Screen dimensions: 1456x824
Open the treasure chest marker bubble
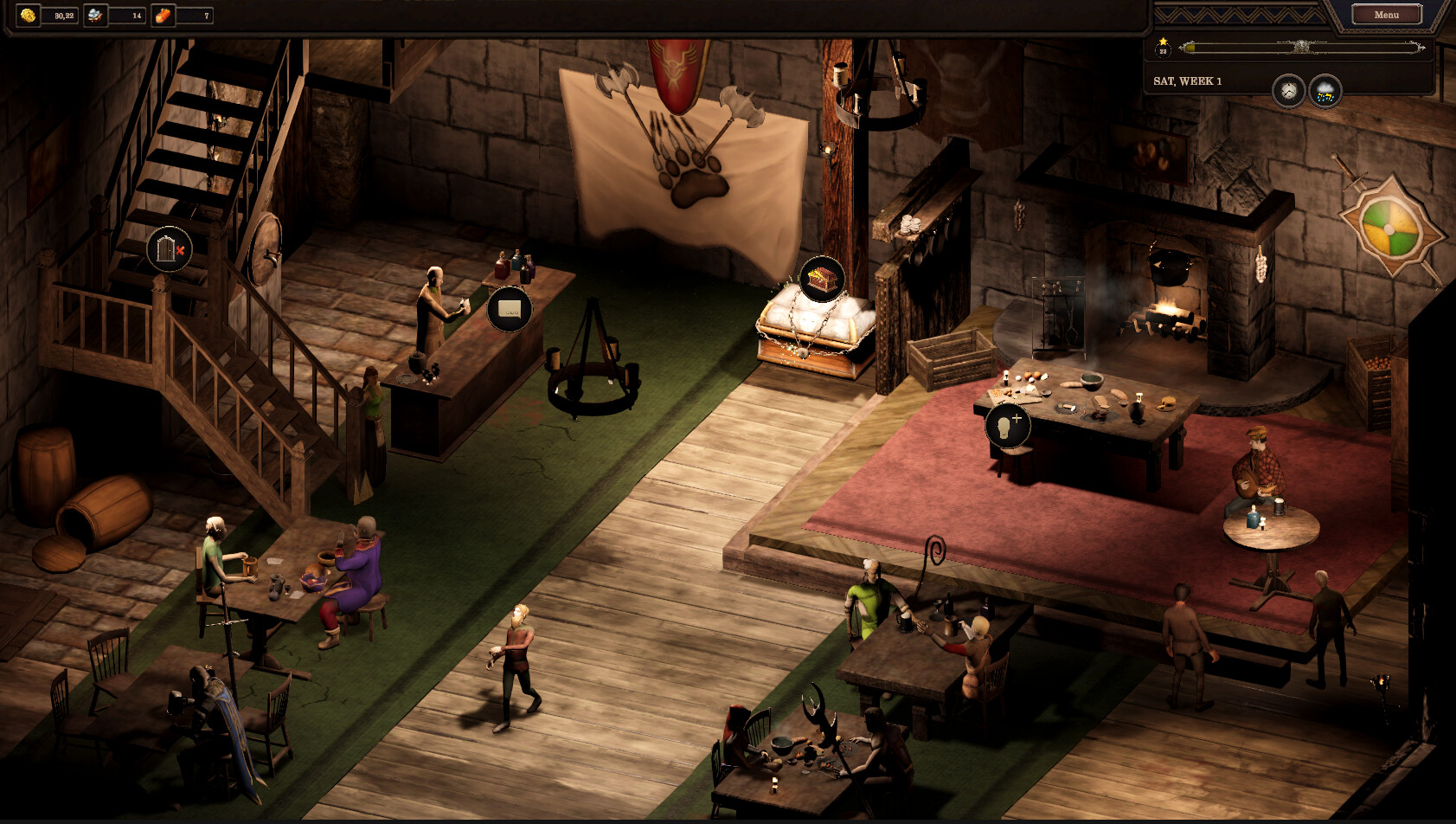(821, 279)
